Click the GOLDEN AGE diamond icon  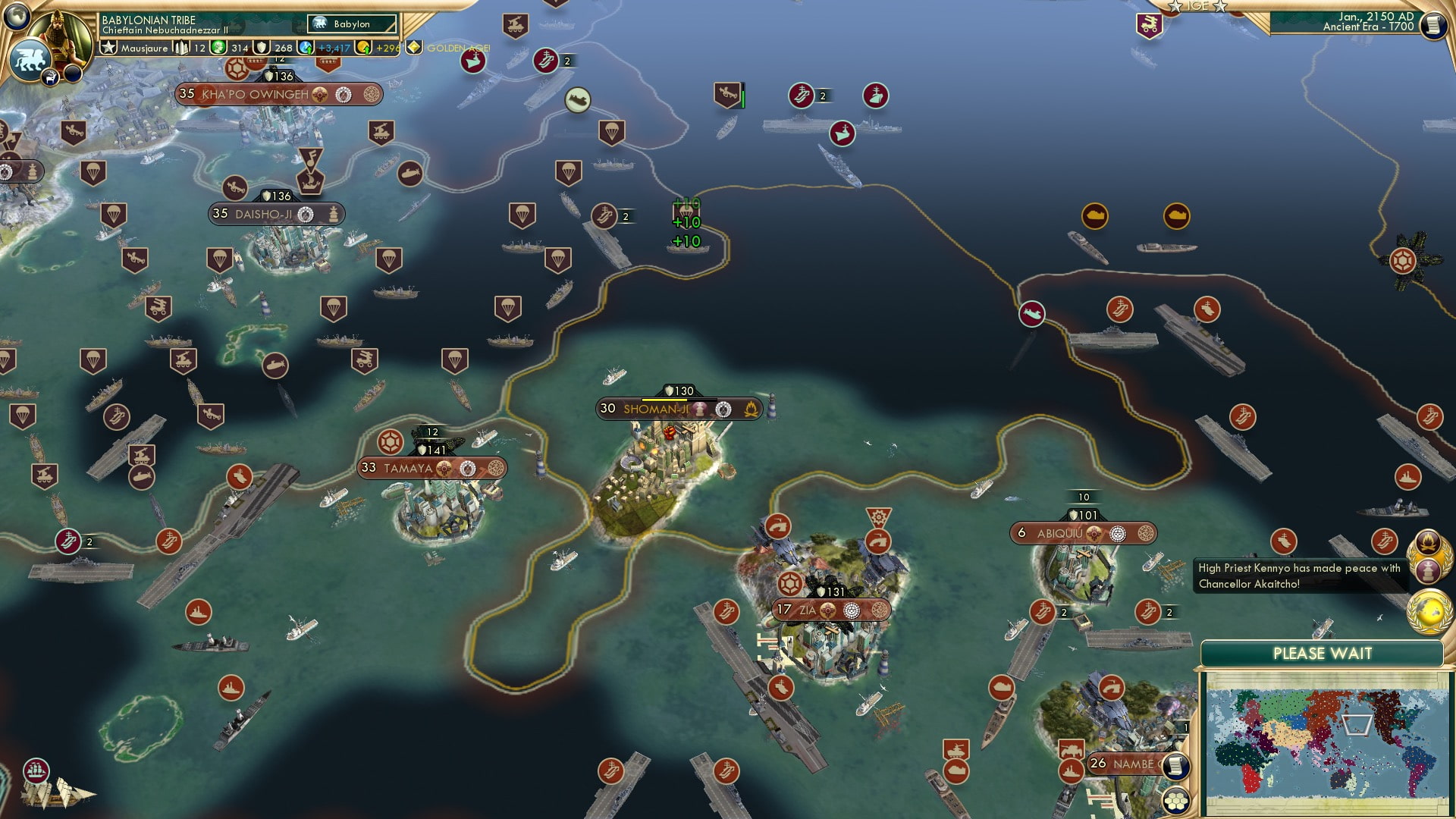(413, 47)
